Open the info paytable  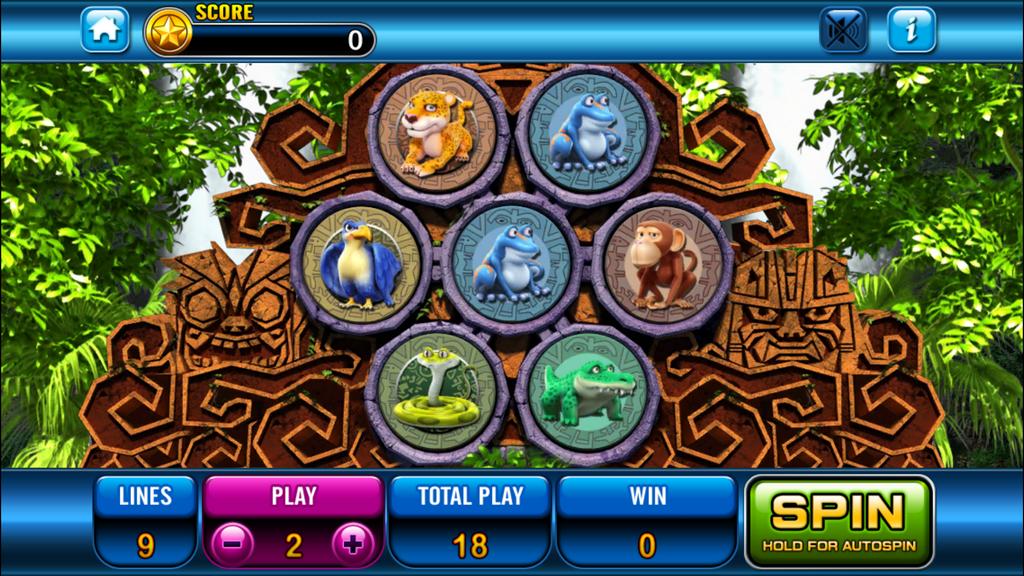[911, 30]
